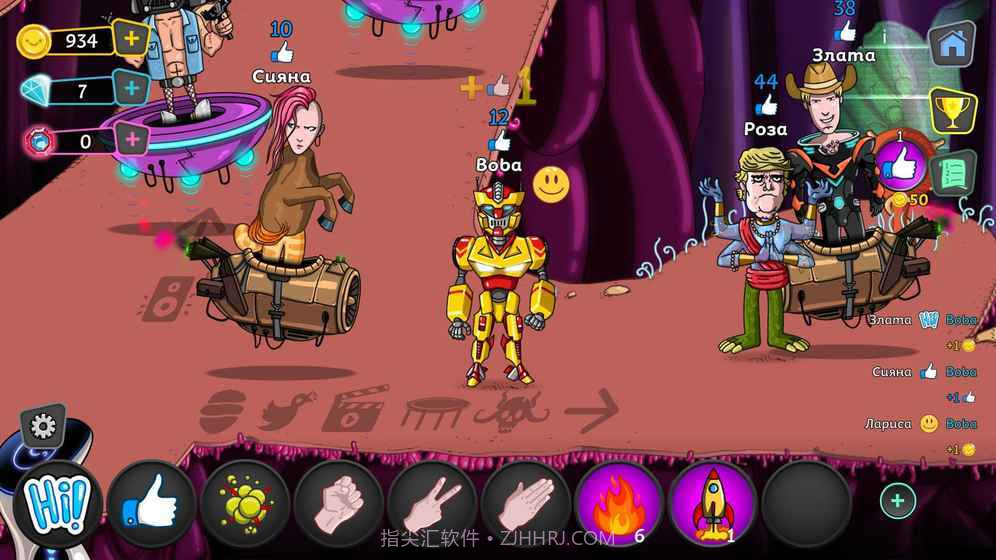Buy more diamonds with the plus button

coord(131,89)
